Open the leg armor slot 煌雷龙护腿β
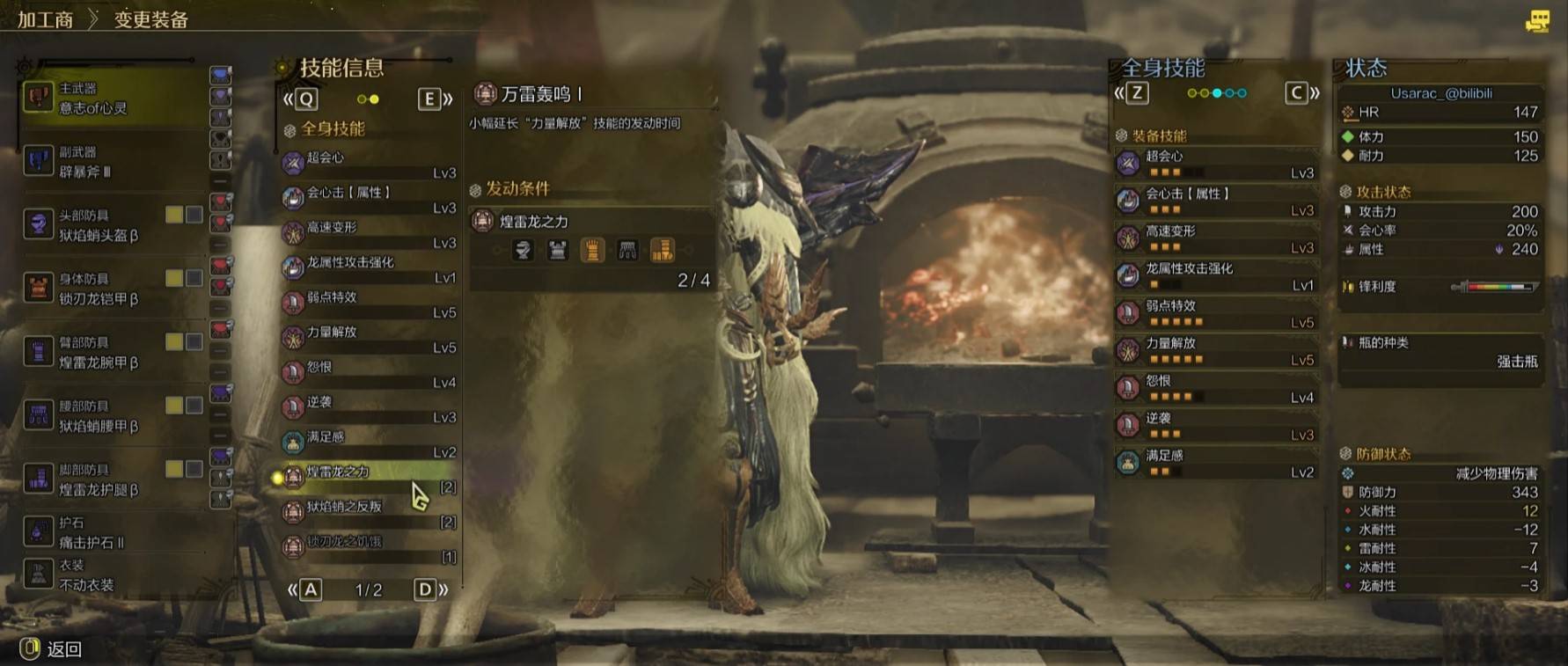1568x666 pixels. (106, 479)
